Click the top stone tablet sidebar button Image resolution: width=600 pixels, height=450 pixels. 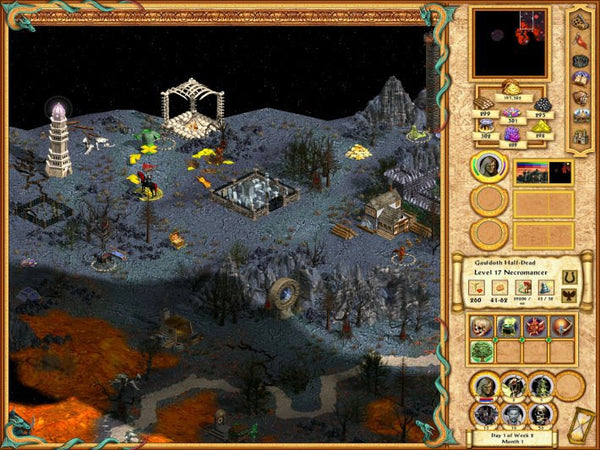click(582, 20)
